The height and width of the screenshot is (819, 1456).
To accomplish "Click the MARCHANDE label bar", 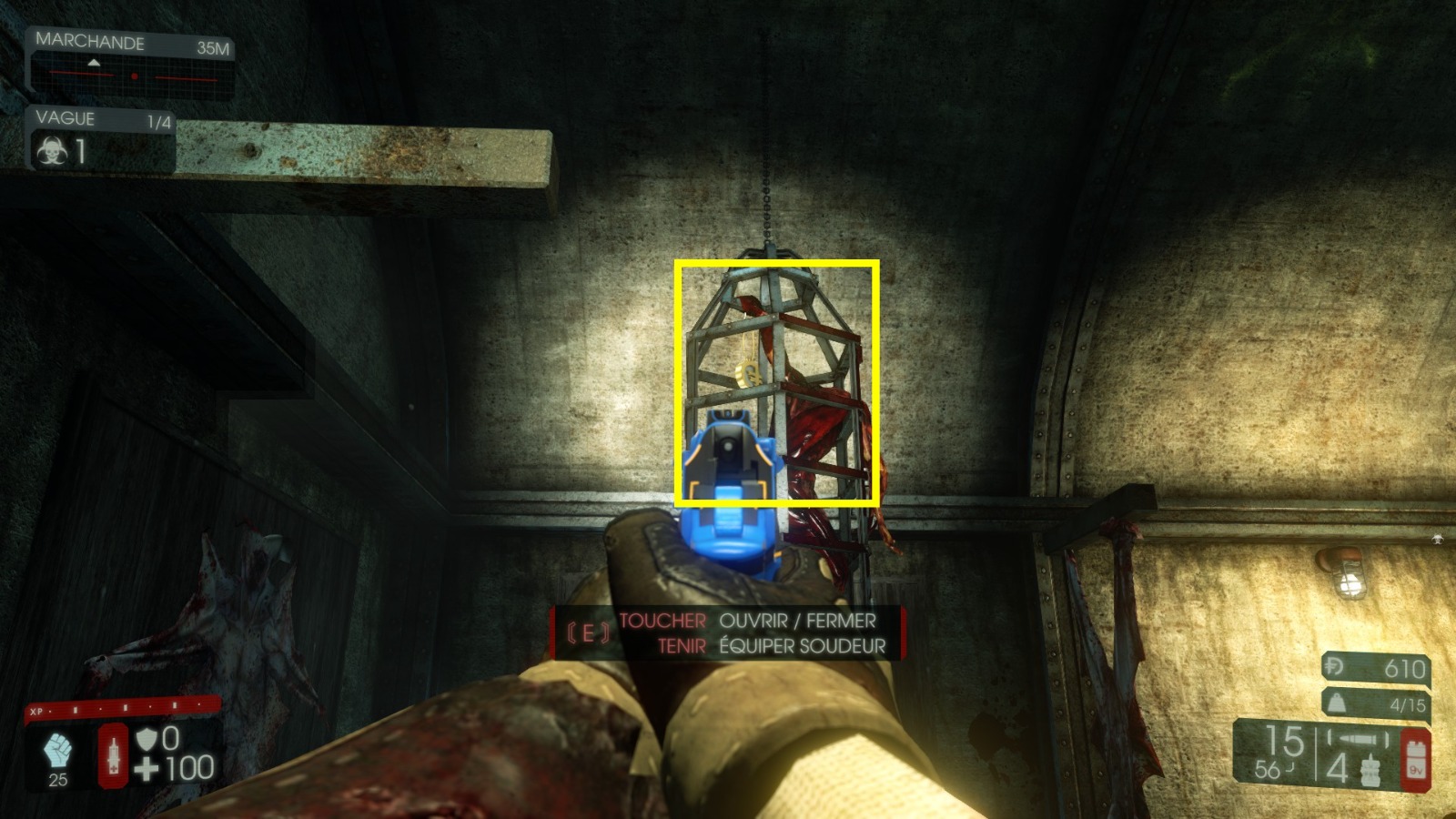I will tap(89, 42).
